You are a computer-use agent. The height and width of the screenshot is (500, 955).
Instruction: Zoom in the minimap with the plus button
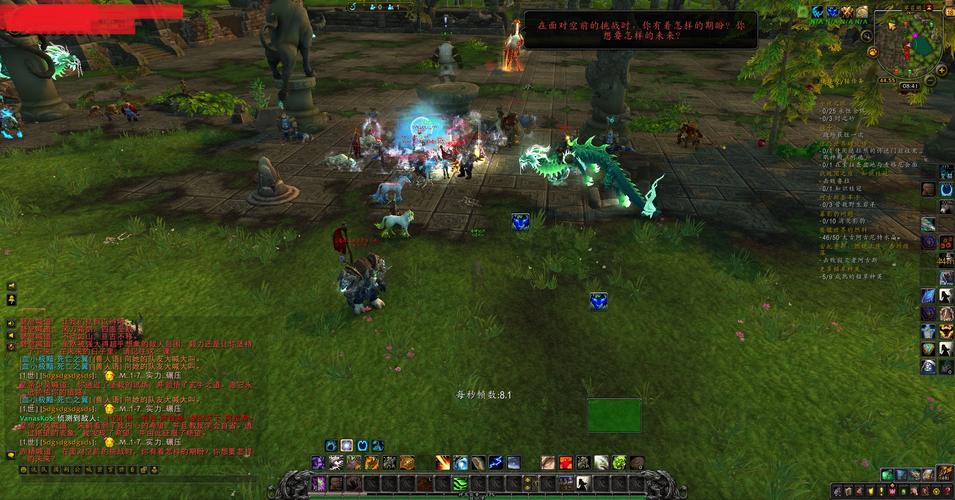pyautogui.click(x=940, y=71)
